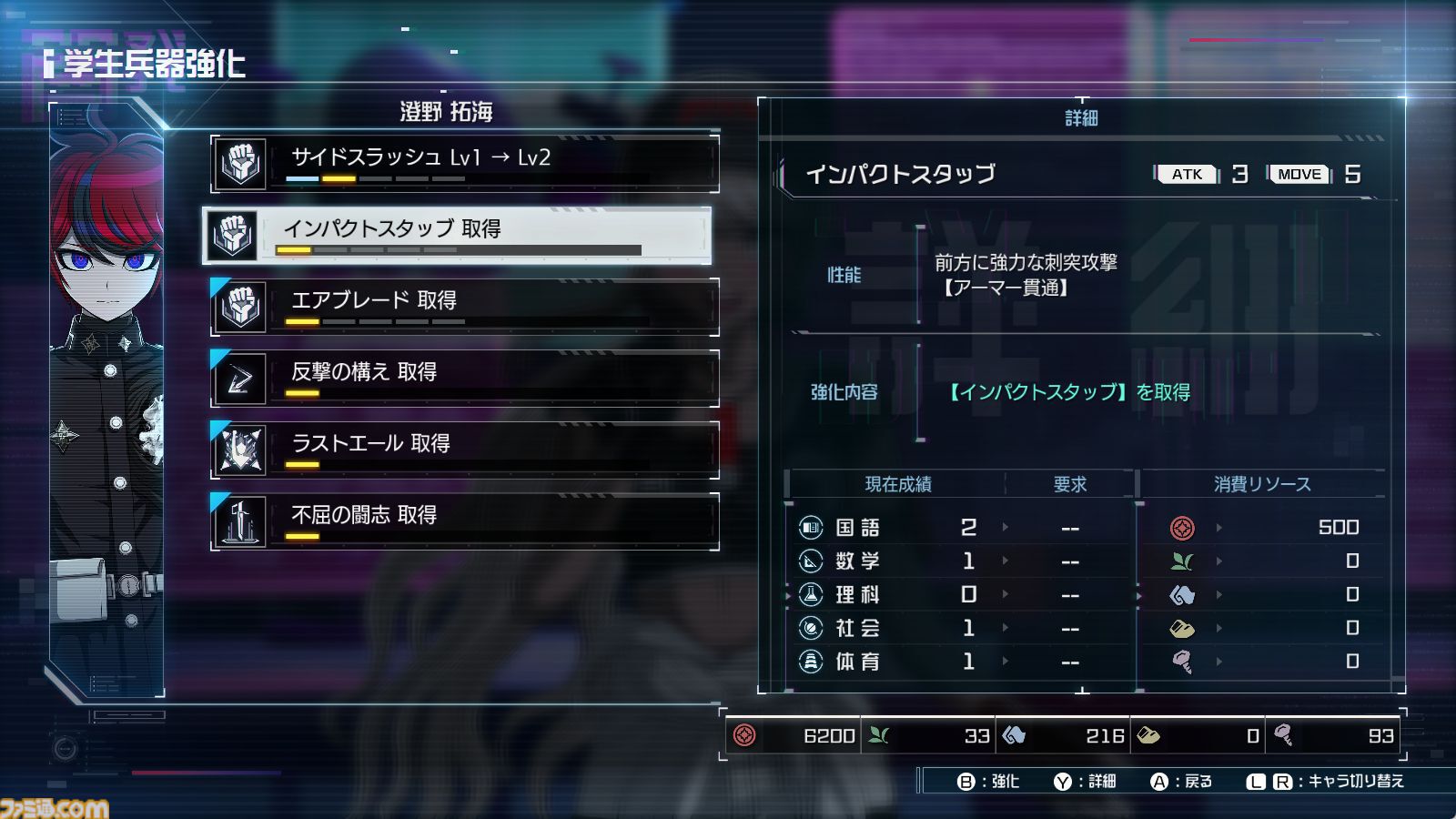The image size is (1456, 819).
Task: Click the 体育 physical education subject icon
Action: [x=812, y=662]
